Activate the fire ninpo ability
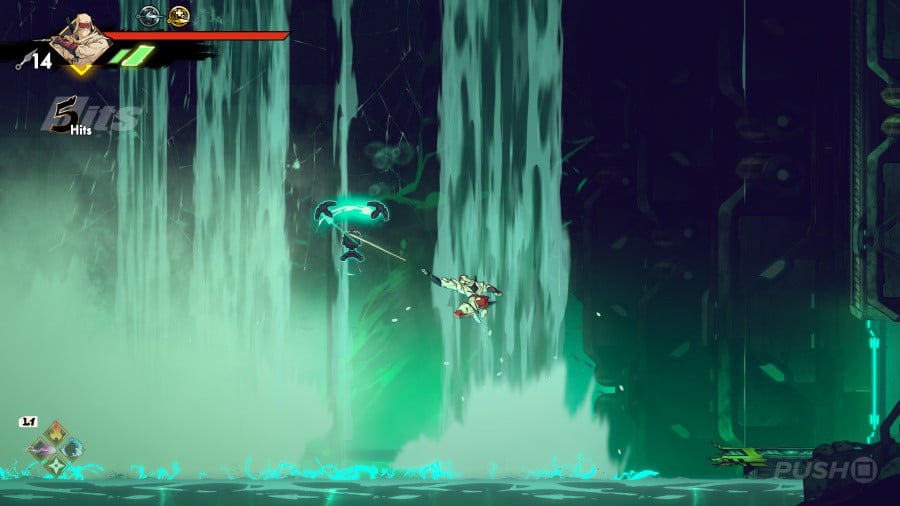Viewport: 900px width, 506px height. point(56,434)
